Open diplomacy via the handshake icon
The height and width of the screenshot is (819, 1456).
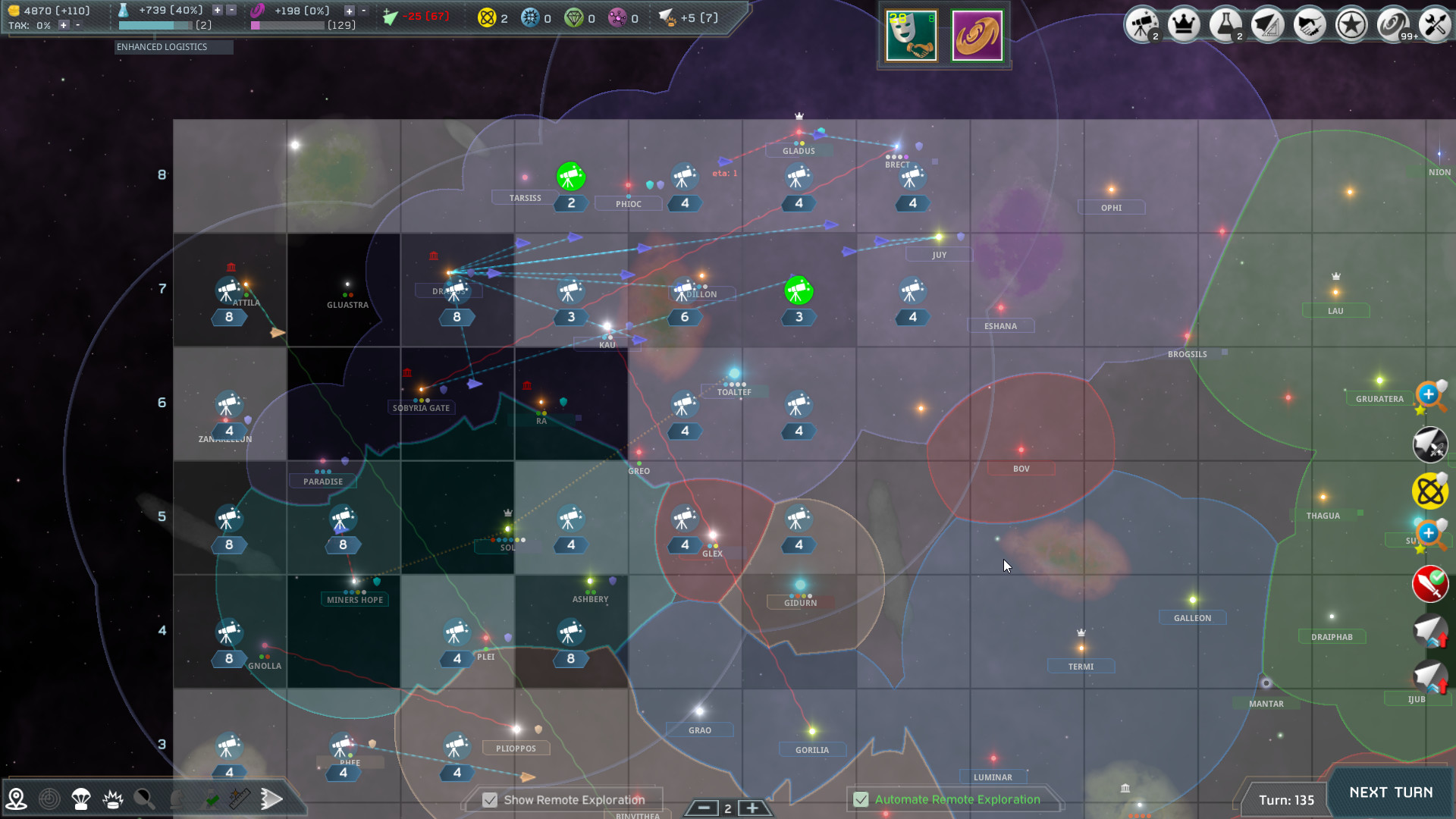tap(1309, 24)
